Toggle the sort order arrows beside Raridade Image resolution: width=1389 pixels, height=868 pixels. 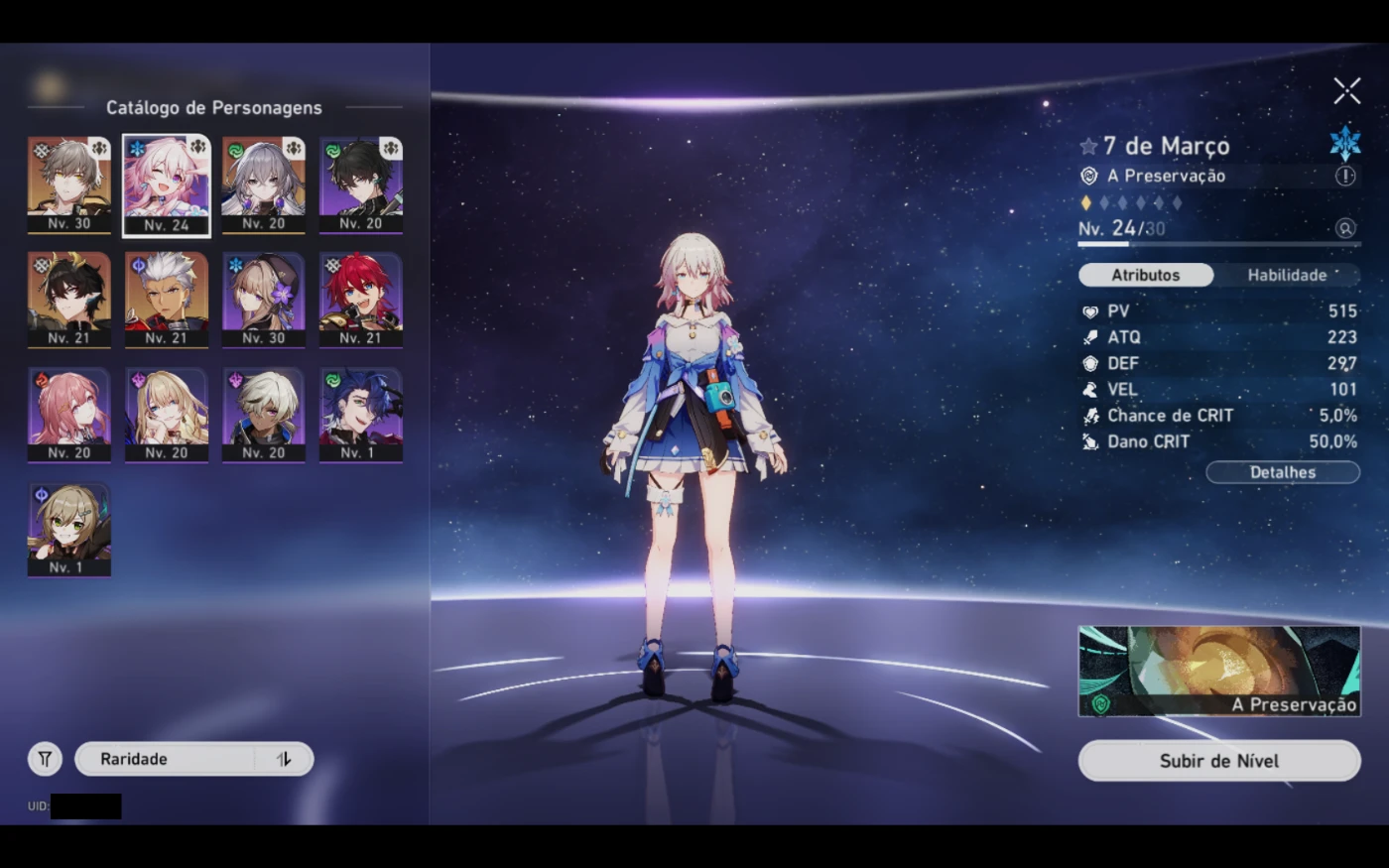(x=284, y=759)
